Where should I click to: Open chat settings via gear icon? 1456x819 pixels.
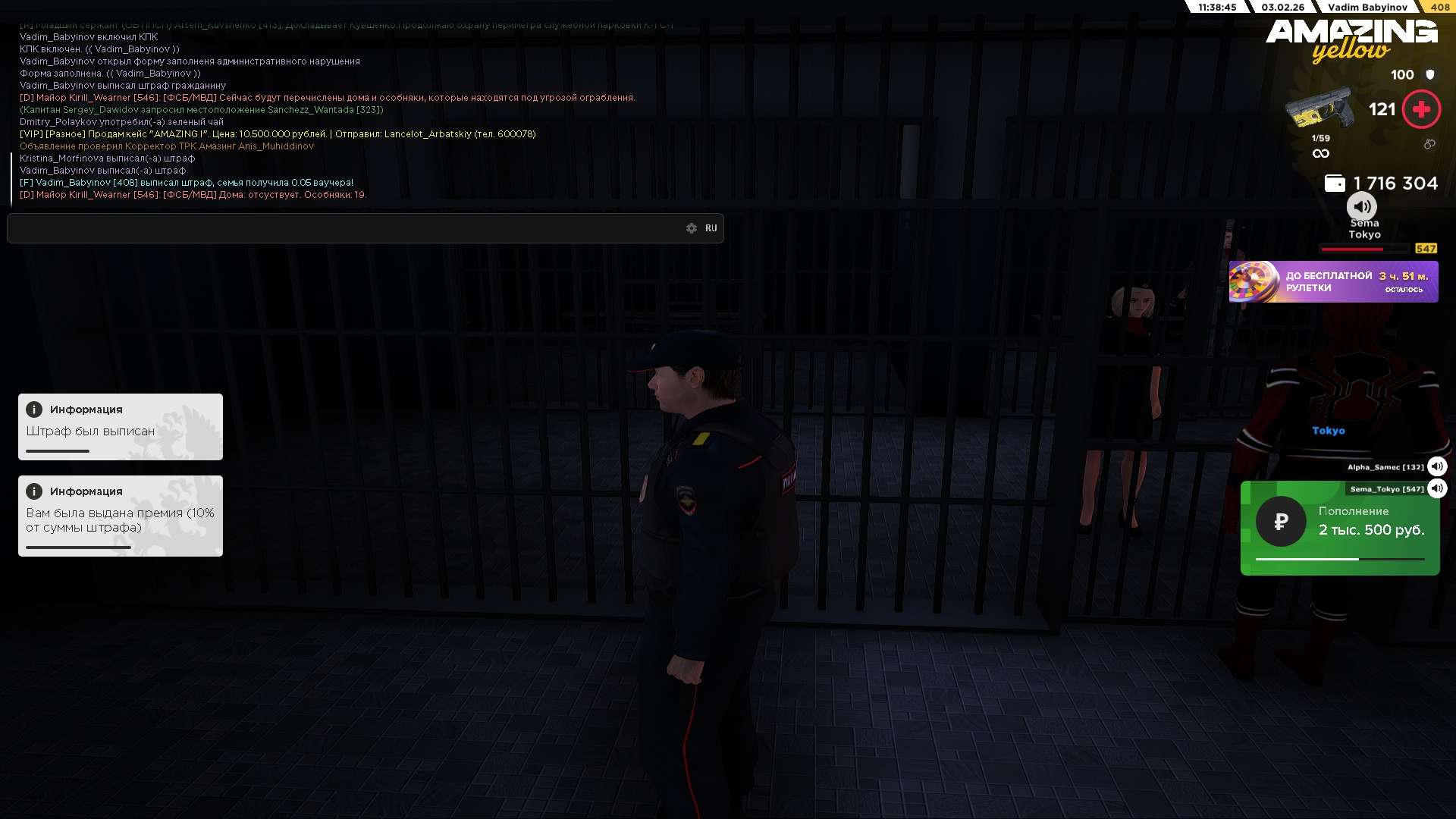[691, 228]
